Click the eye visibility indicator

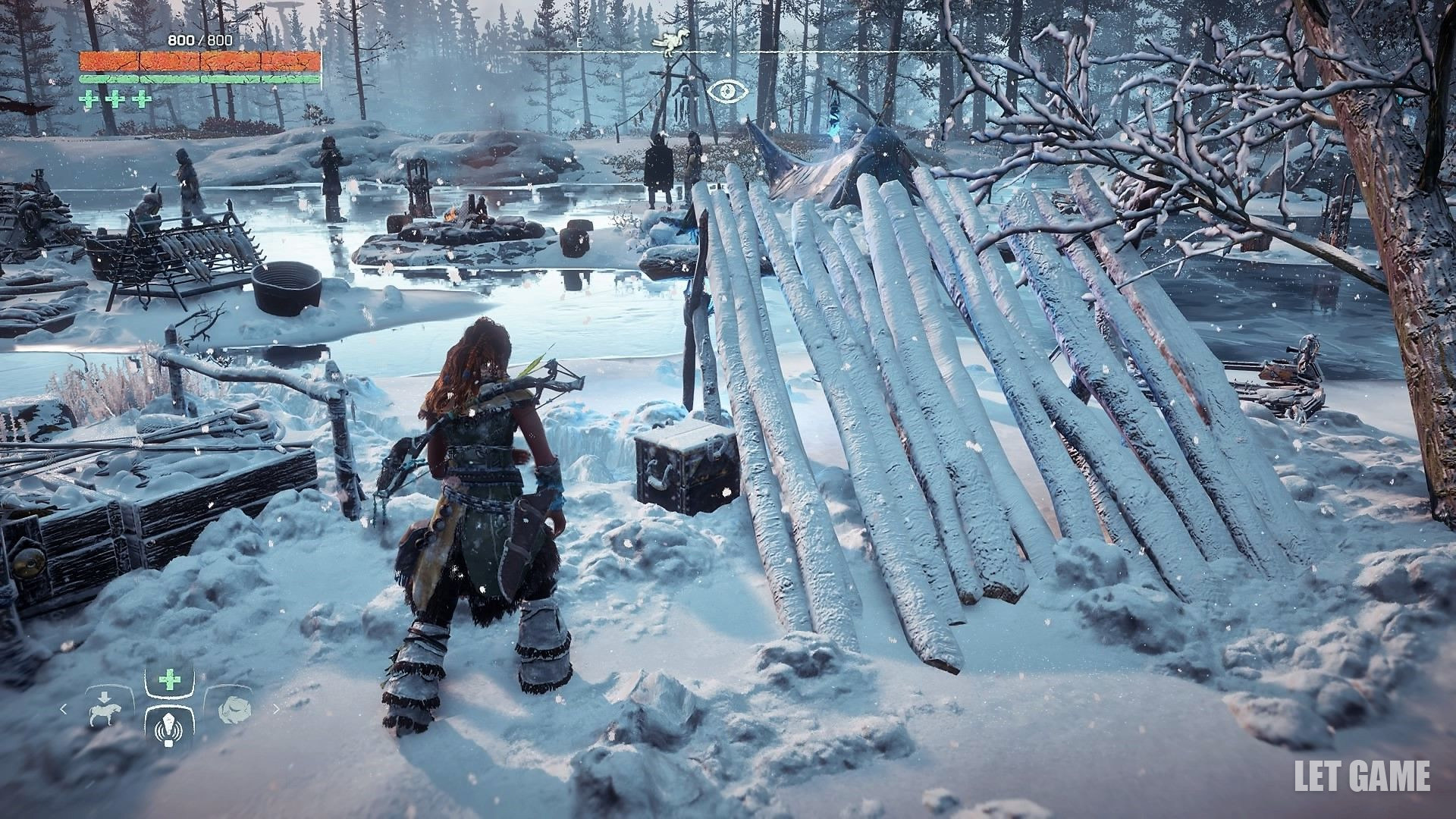pyautogui.click(x=728, y=92)
